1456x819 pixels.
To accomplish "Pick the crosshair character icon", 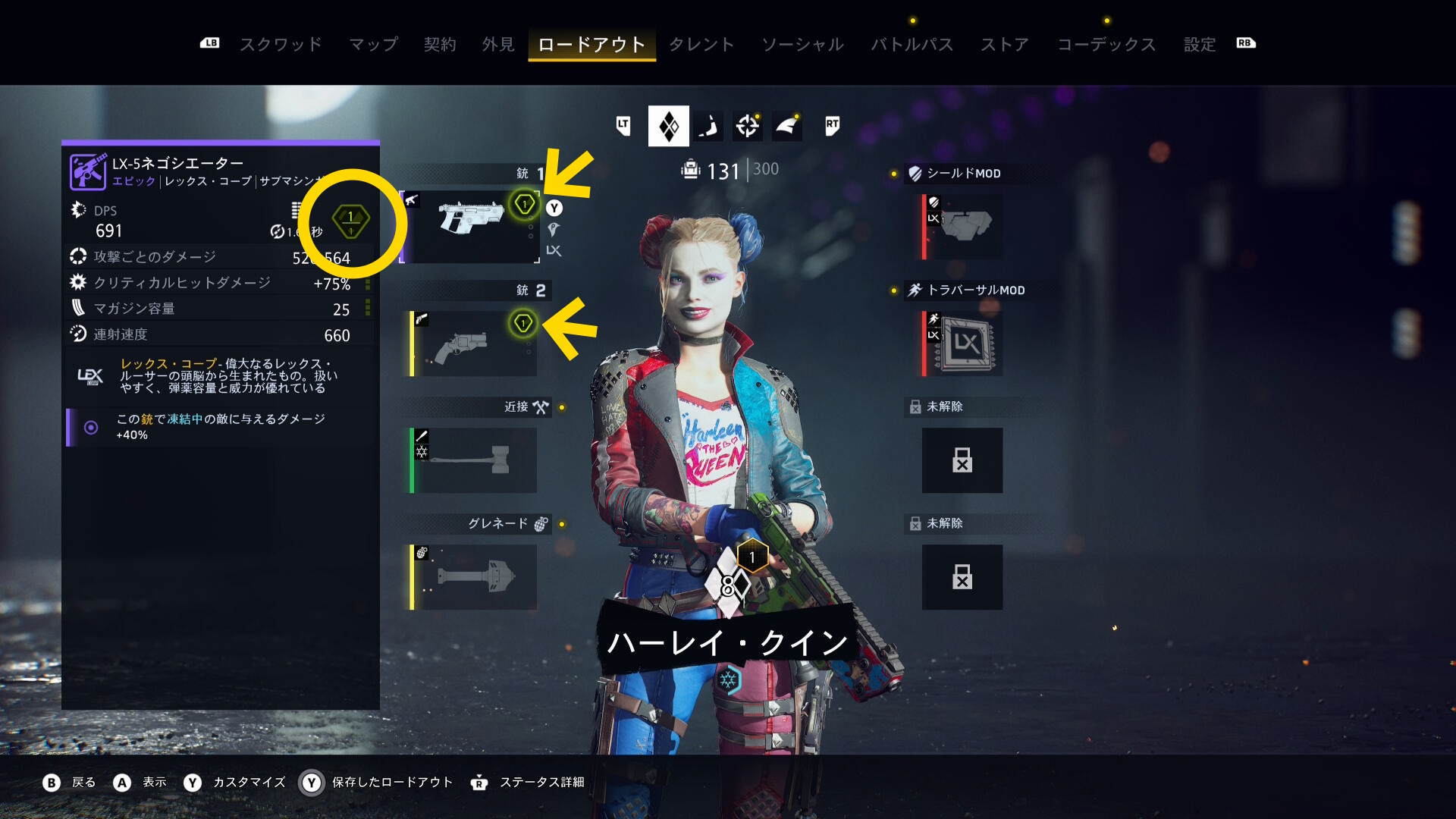I will [748, 126].
